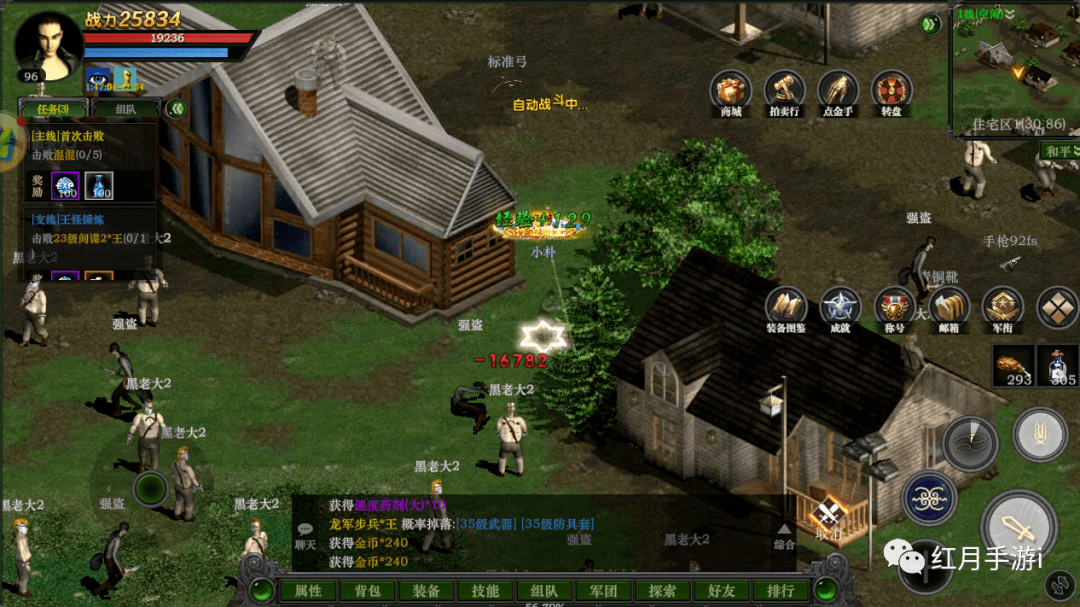Open the 商城 shop icon
Screen dimensions: 1080x607
click(731, 91)
